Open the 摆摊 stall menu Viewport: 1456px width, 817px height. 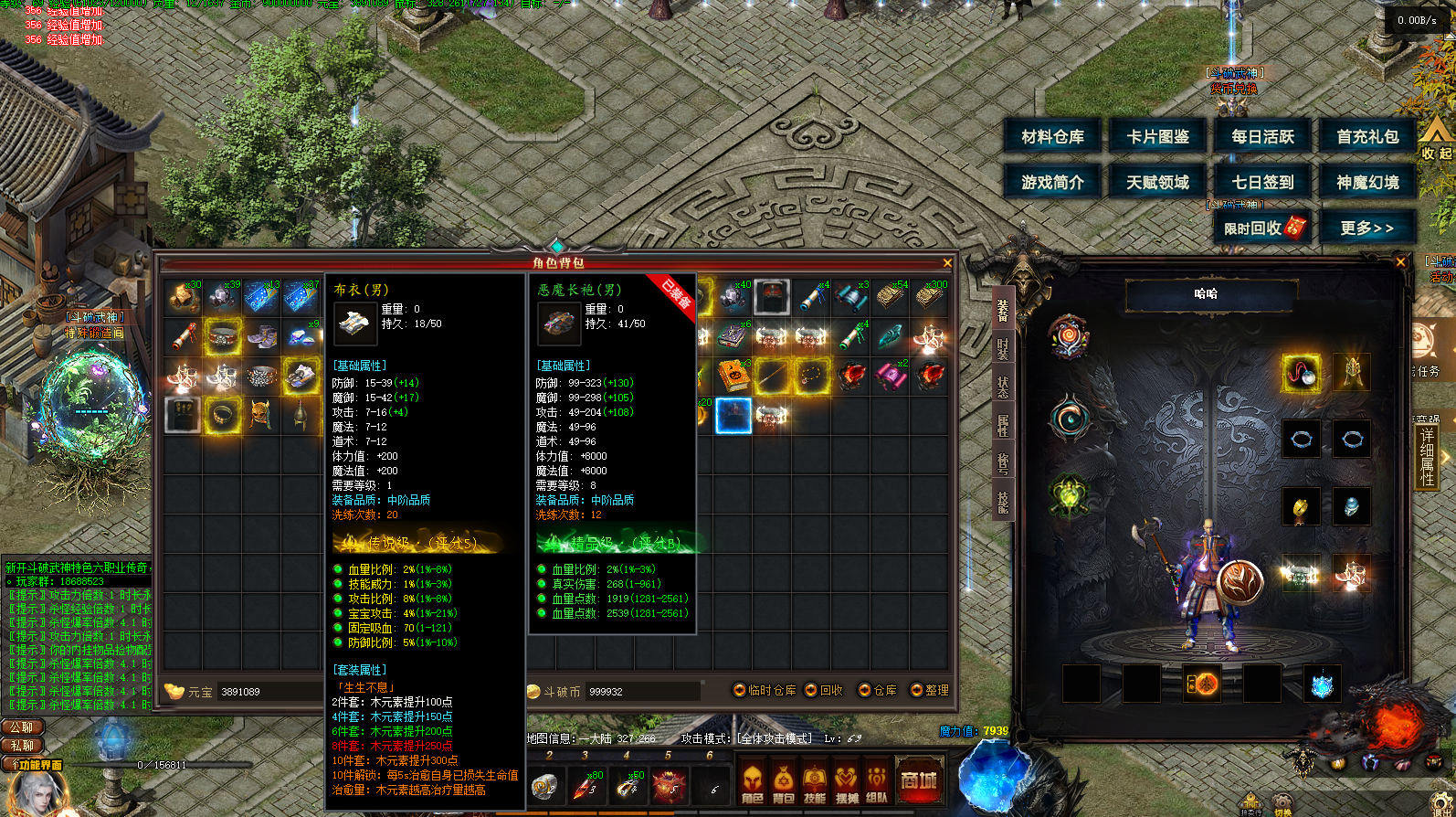click(x=846, y=783)
